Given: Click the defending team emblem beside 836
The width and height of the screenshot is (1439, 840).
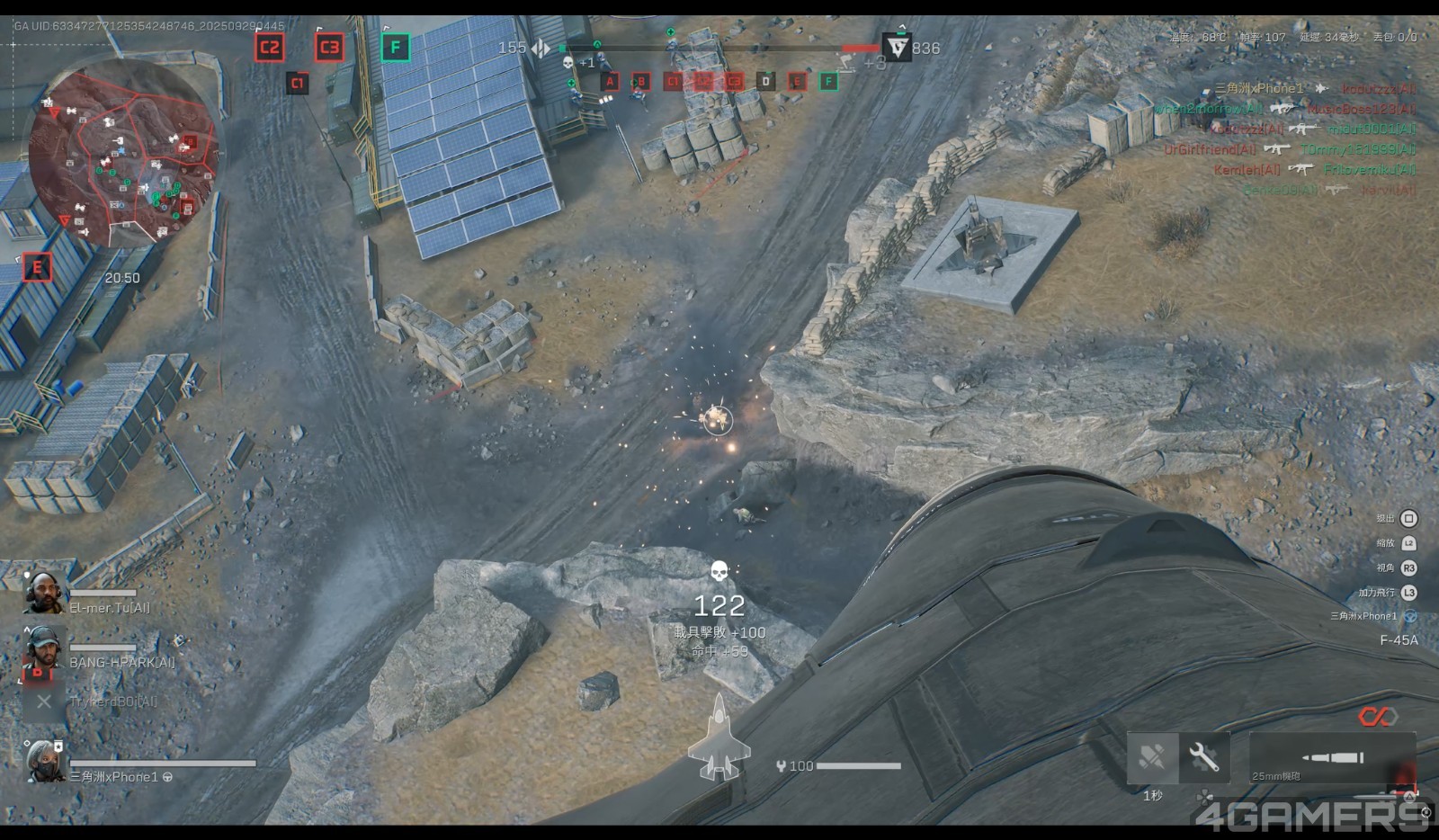Looking at the screenshot, I should point(897,48).
